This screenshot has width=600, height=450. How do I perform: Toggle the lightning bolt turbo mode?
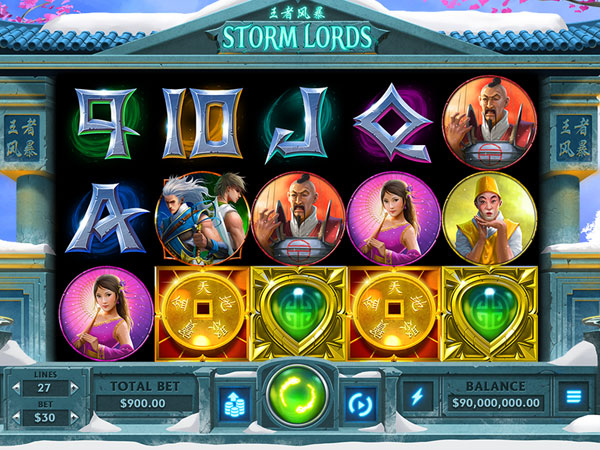414,397
